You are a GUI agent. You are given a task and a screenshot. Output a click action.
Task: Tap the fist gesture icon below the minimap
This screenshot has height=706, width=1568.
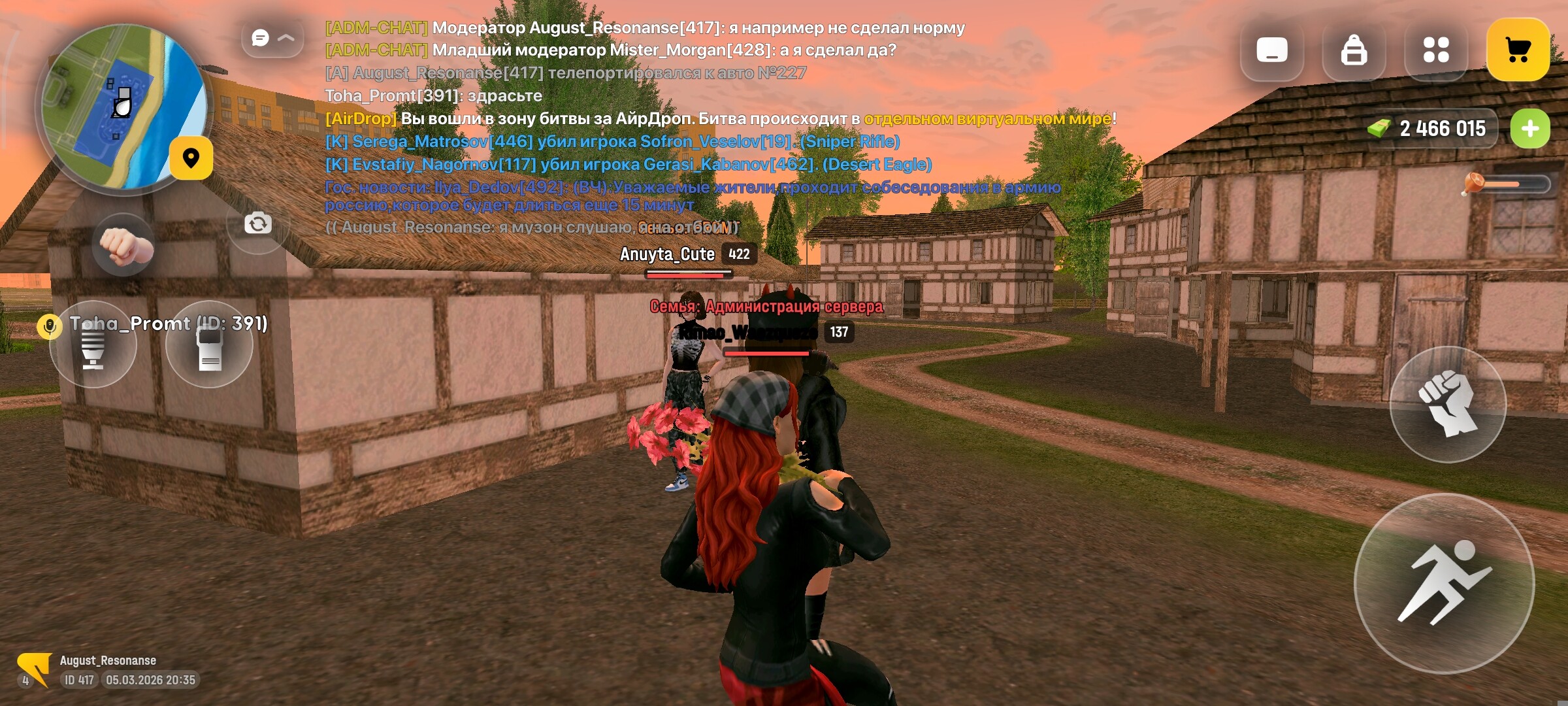coord(124,245)
